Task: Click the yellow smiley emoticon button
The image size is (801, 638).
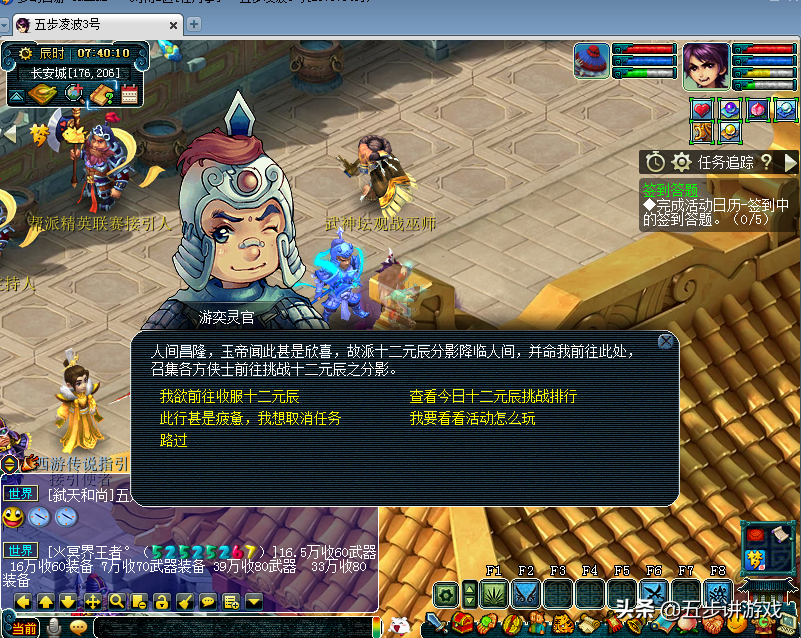Action: tap(13, 517)
